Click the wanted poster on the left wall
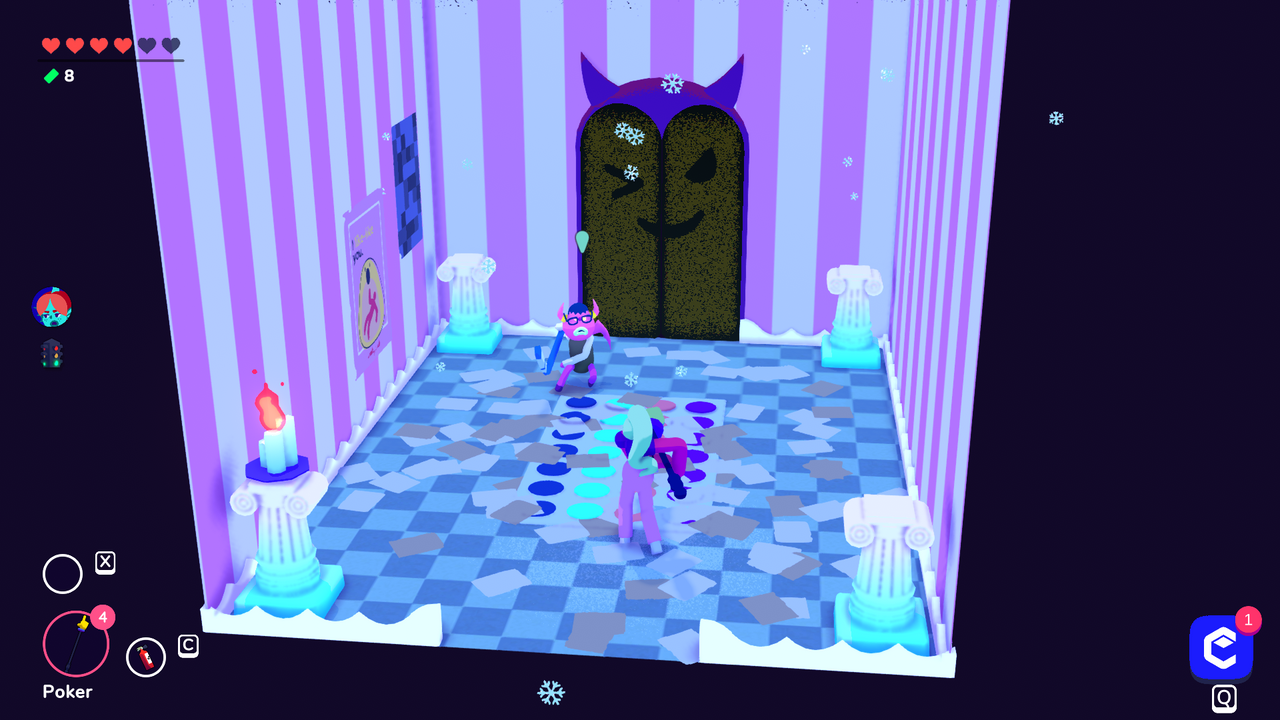 [x=368, y=280]
